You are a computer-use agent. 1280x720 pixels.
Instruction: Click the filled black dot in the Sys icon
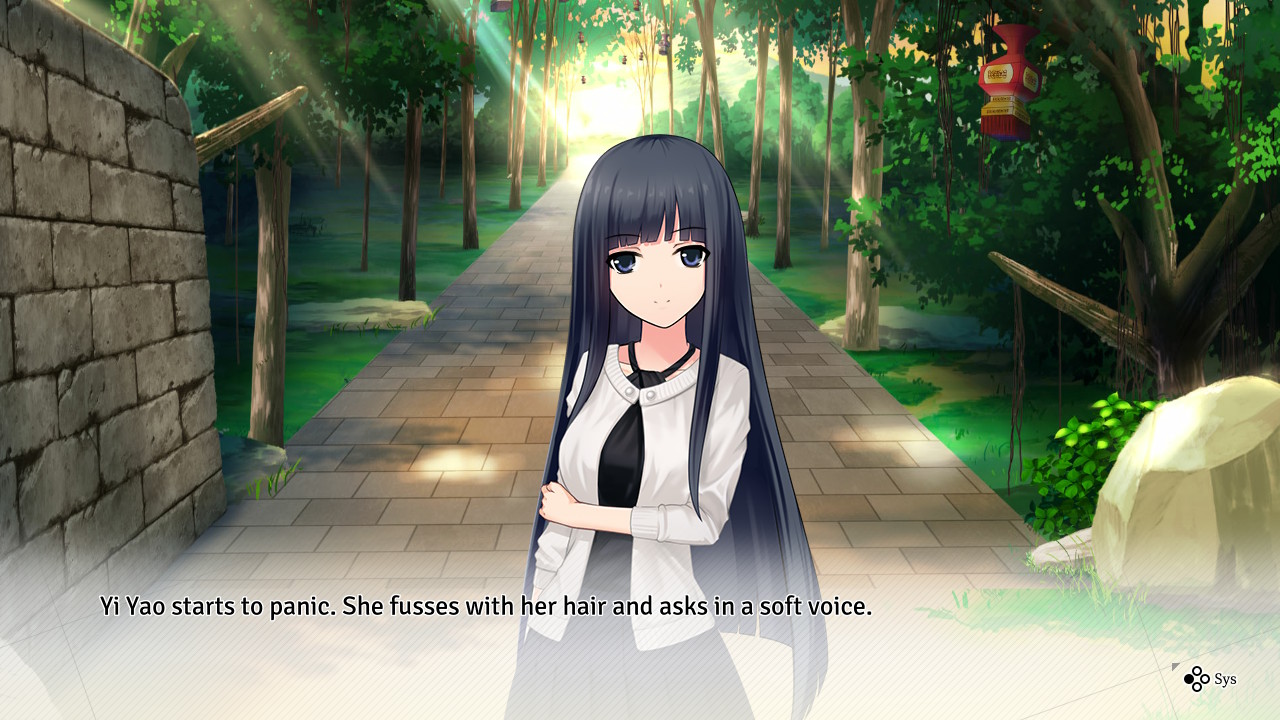(1189, 679)
